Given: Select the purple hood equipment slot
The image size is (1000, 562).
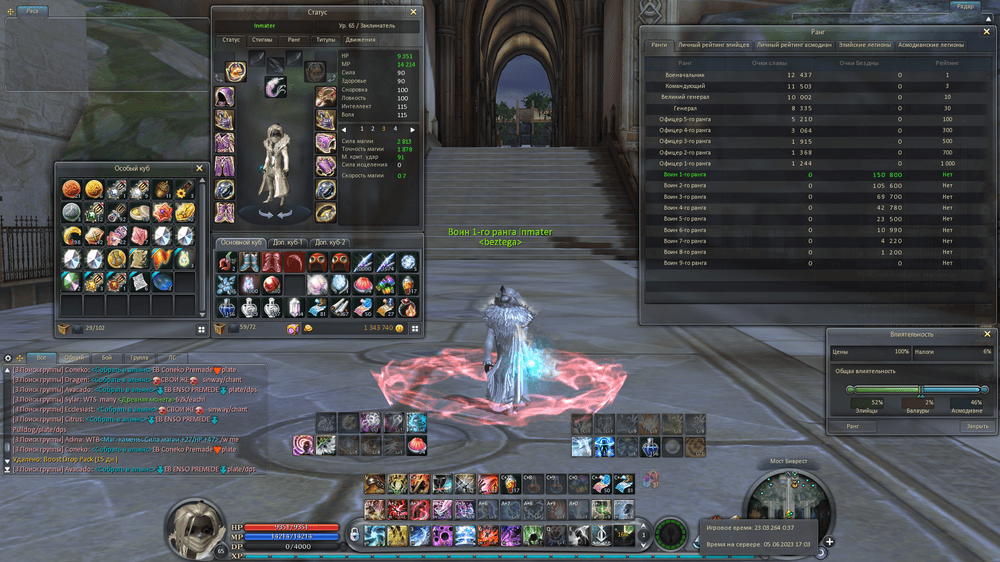Looking at the screenshot, I should (x=225, y=96).
